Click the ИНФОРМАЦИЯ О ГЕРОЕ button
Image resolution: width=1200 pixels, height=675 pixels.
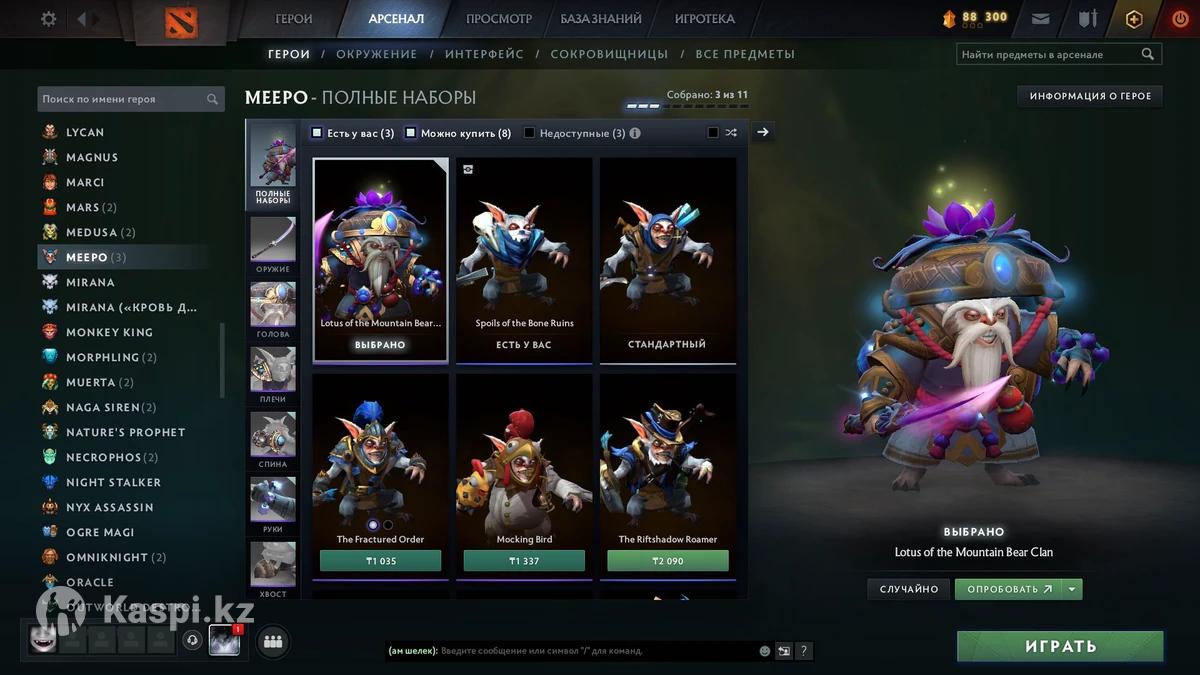coord(1090,96)
